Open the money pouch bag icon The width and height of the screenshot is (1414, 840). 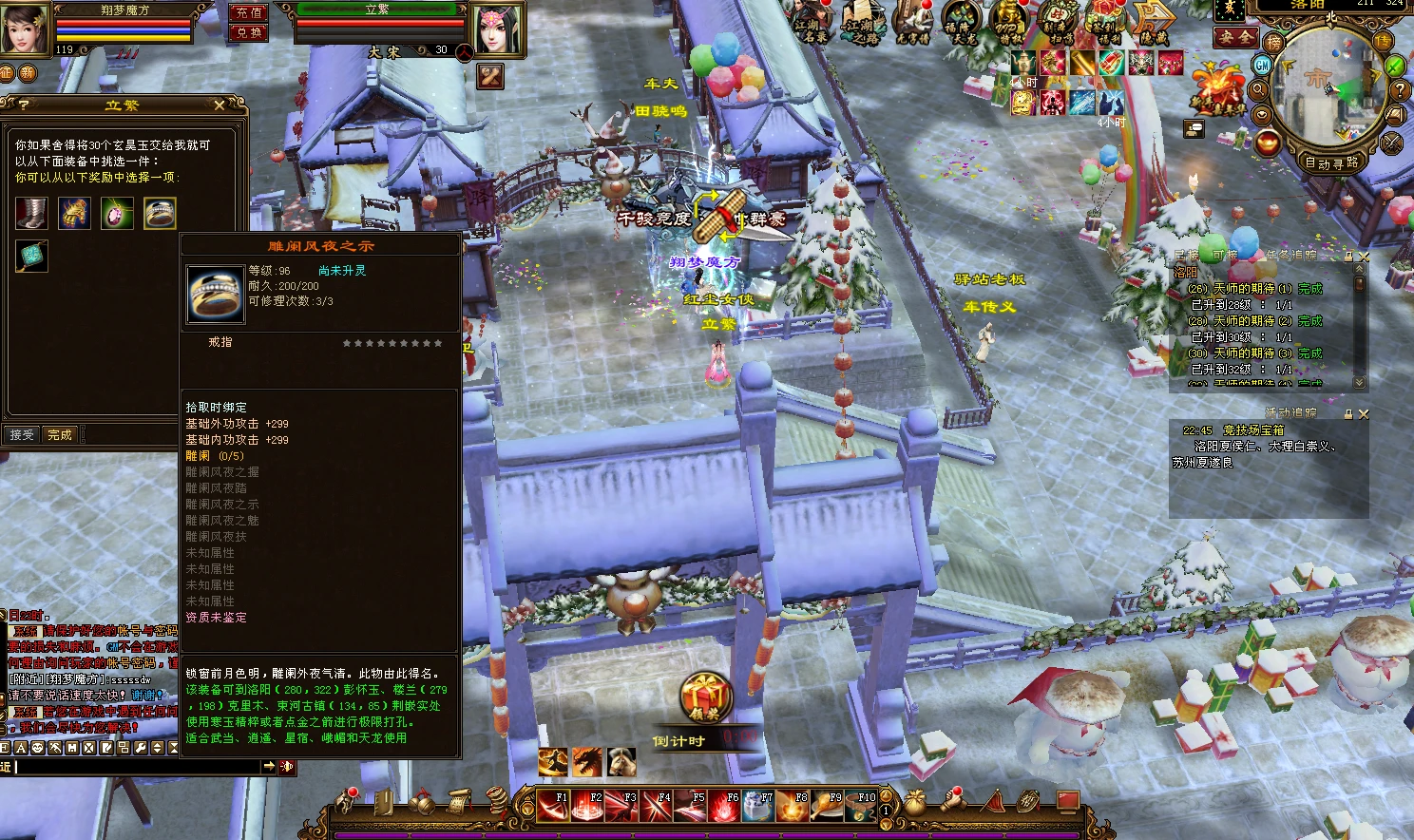click(x=915, y=801)
